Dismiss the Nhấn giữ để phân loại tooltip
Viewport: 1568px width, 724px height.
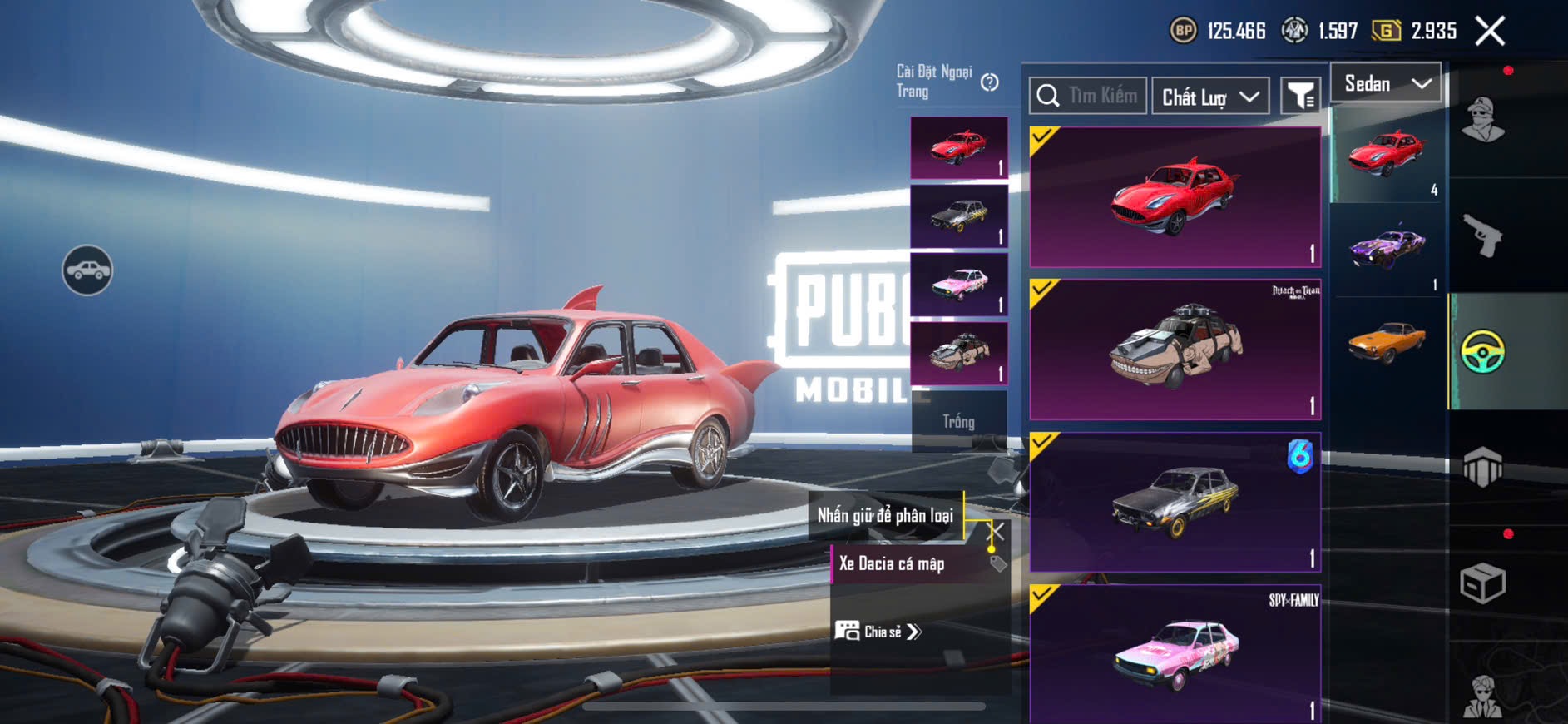click(x=996, y=530)
